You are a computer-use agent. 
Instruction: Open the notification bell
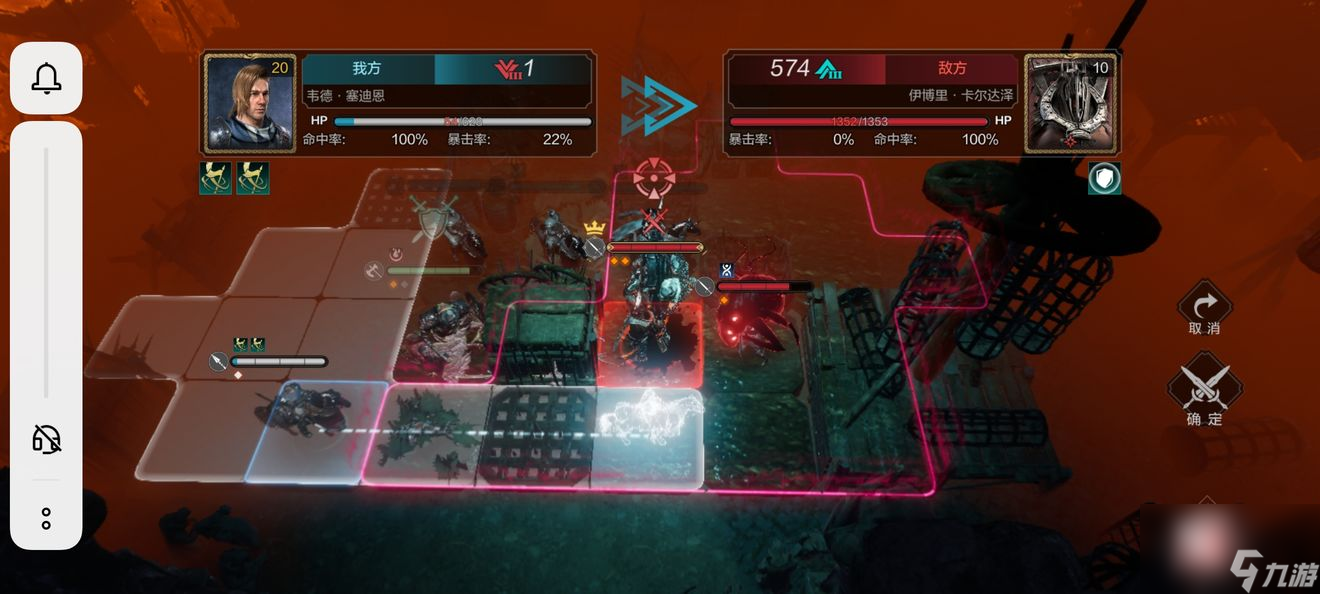(x=46, y=78)
